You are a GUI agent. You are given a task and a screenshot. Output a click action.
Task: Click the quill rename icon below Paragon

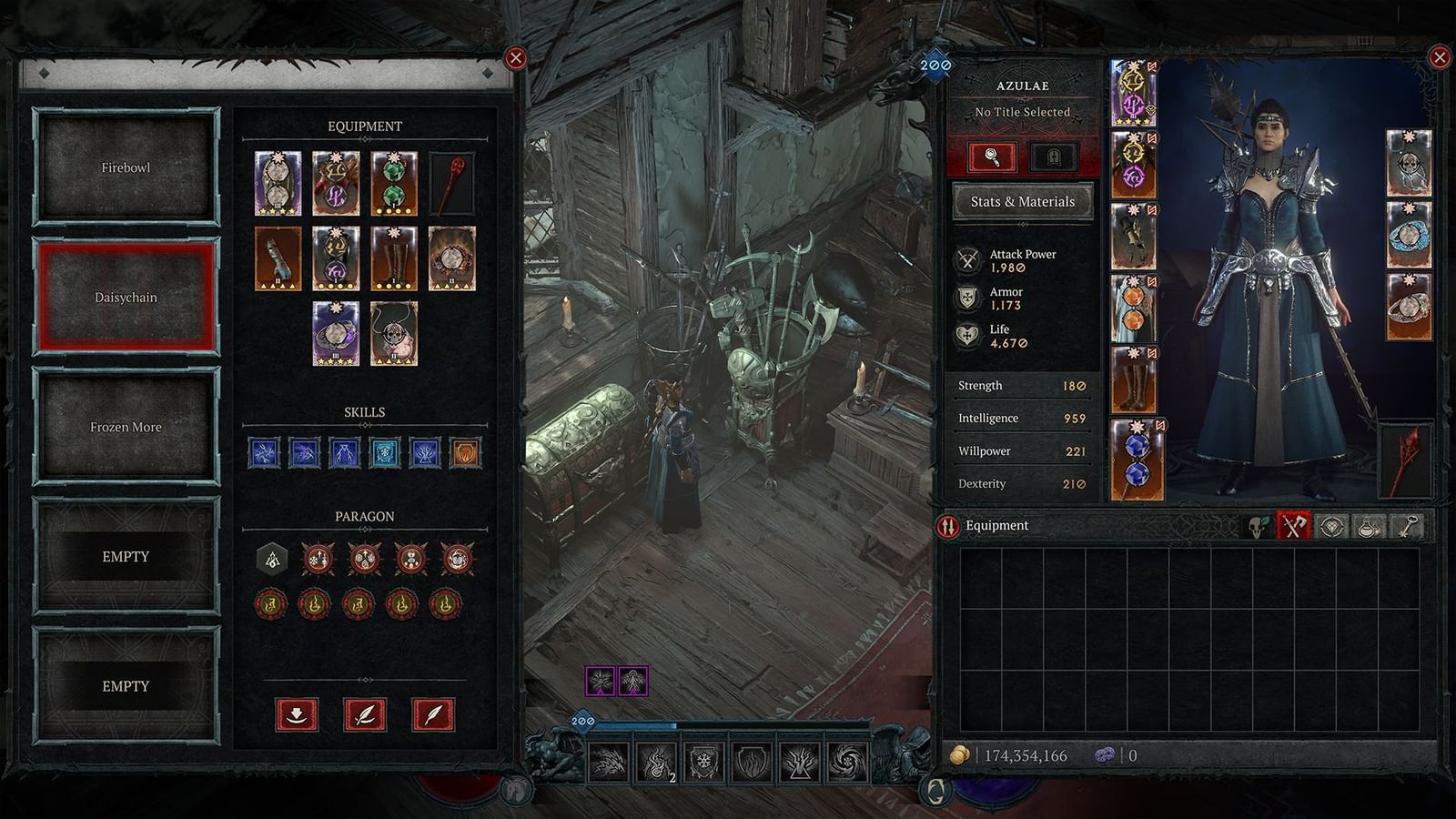coord(362,714)
